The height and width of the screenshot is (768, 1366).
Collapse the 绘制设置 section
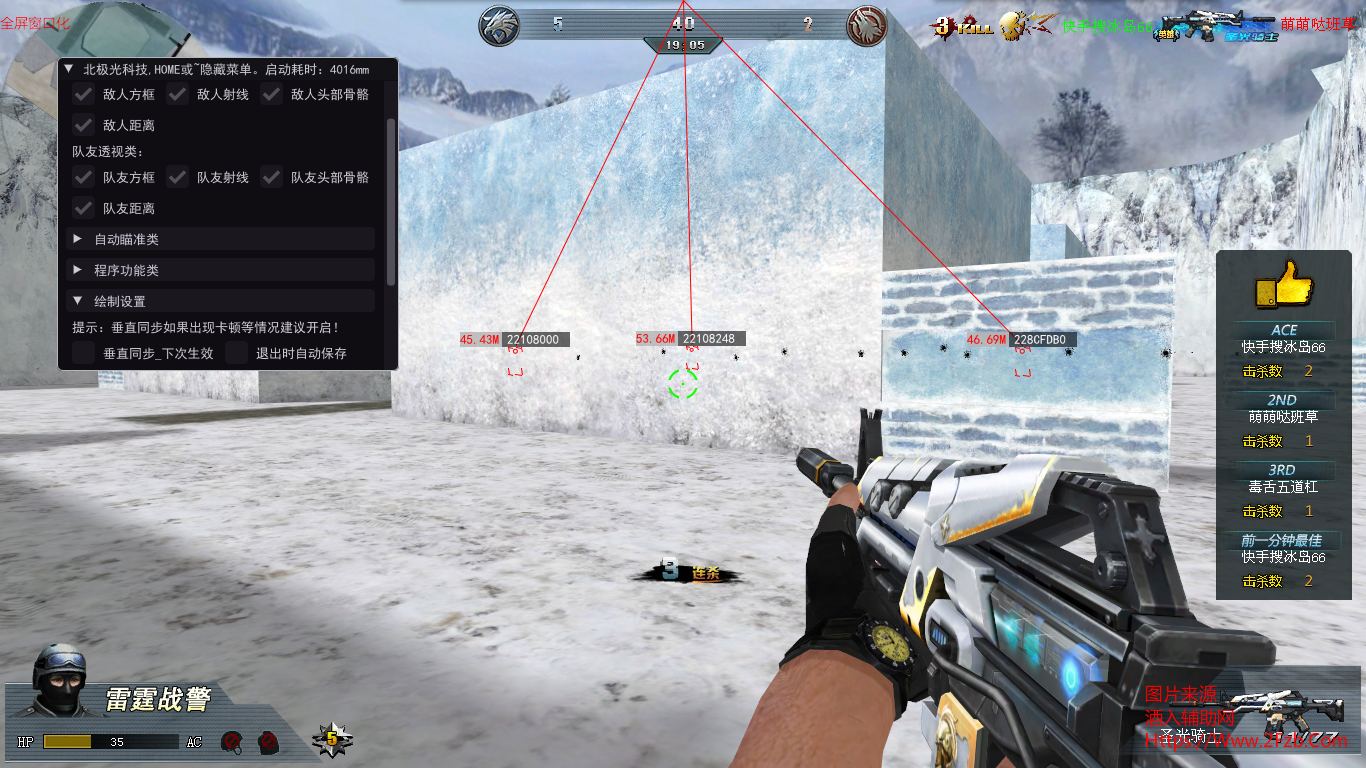click(x=78, y=301)
